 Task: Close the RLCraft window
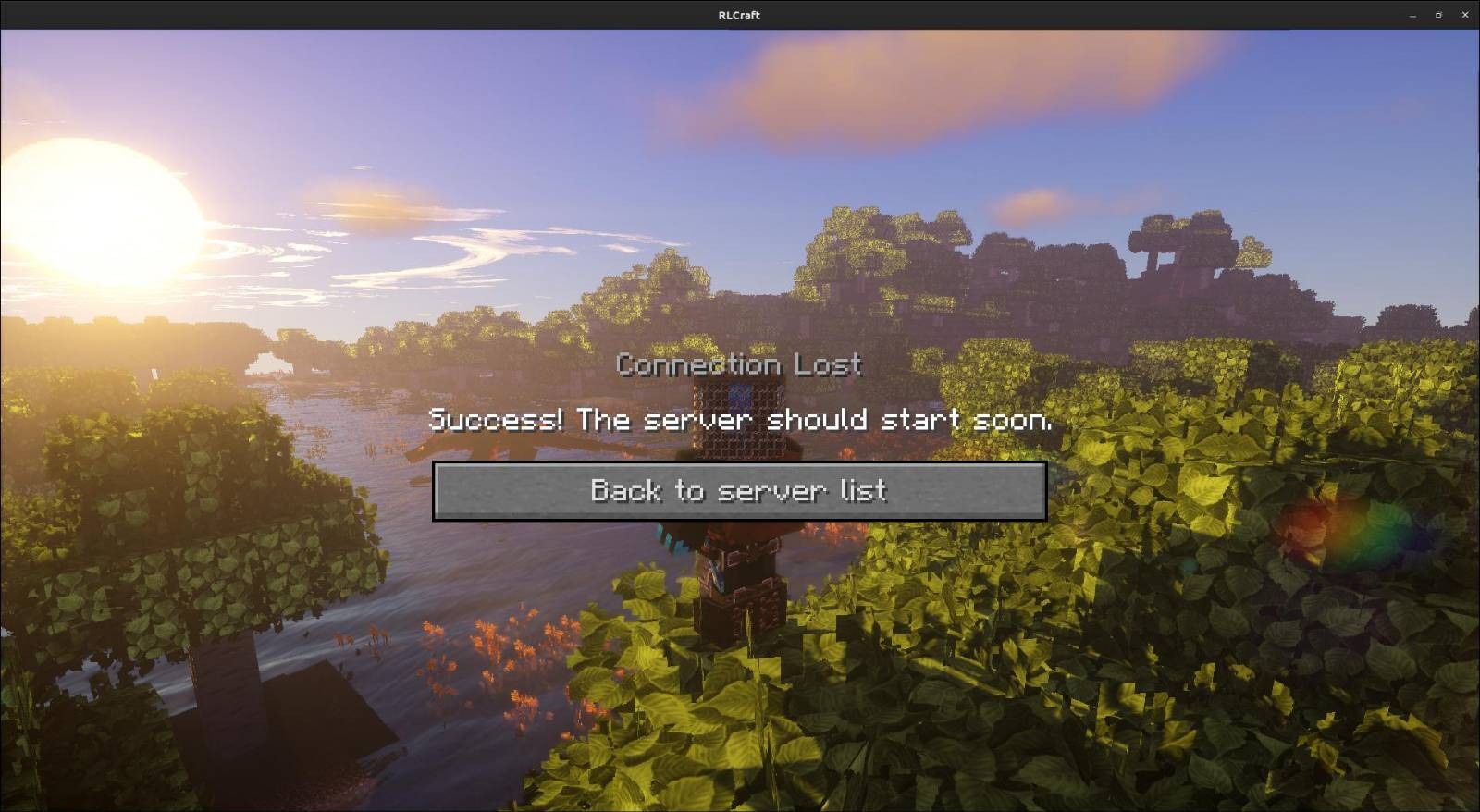(1466, 15)
